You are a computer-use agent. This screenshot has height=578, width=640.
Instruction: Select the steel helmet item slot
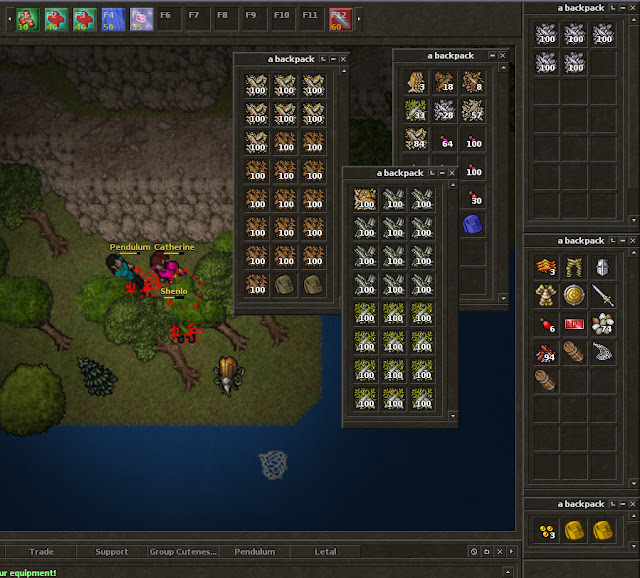click(603, 267)
